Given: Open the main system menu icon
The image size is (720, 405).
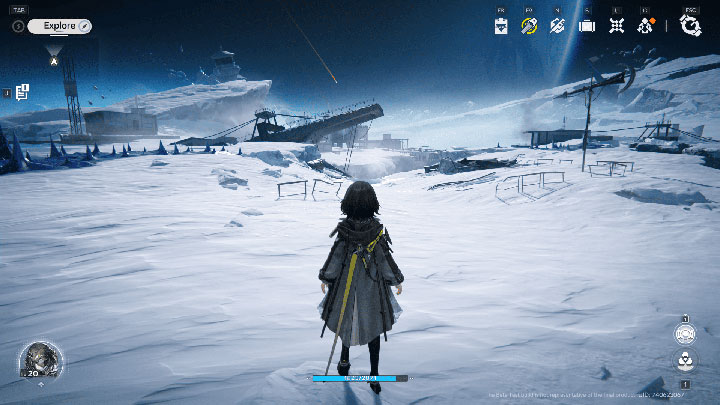Looking at the screenshot, I should pyautogui.click(x=690, y=26).
